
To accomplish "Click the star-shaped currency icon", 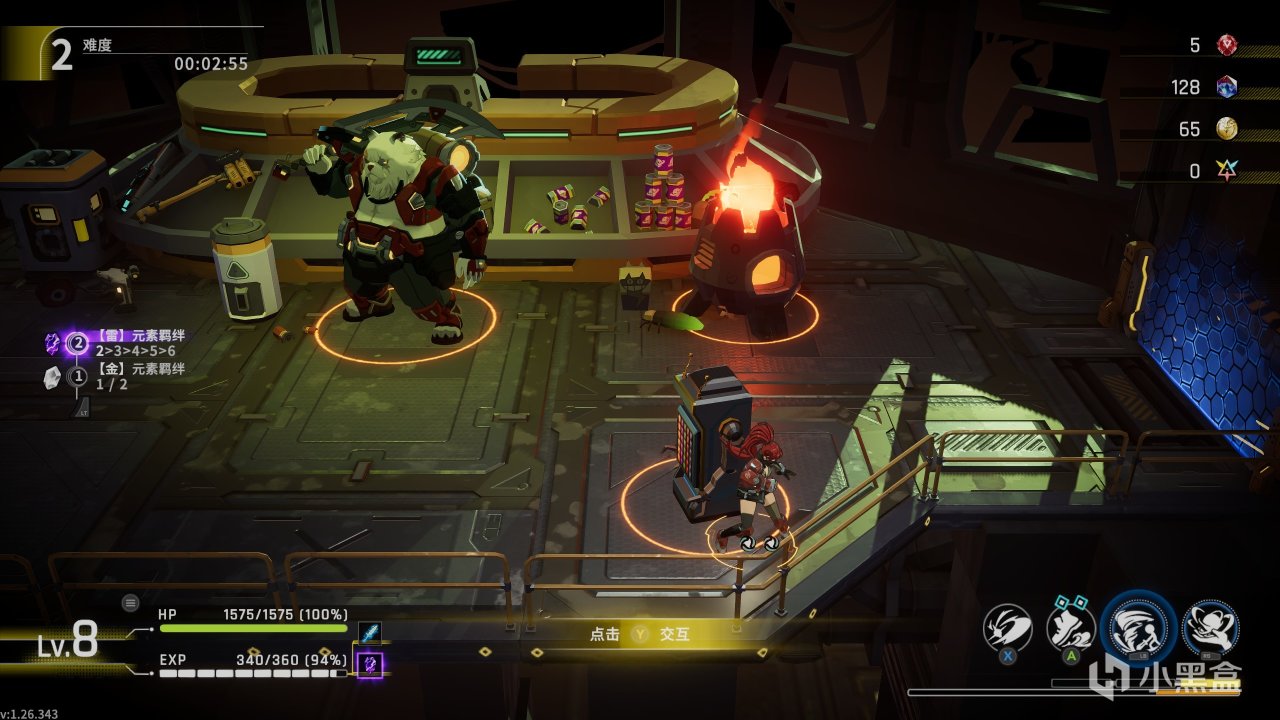I will click(1226, 171).
